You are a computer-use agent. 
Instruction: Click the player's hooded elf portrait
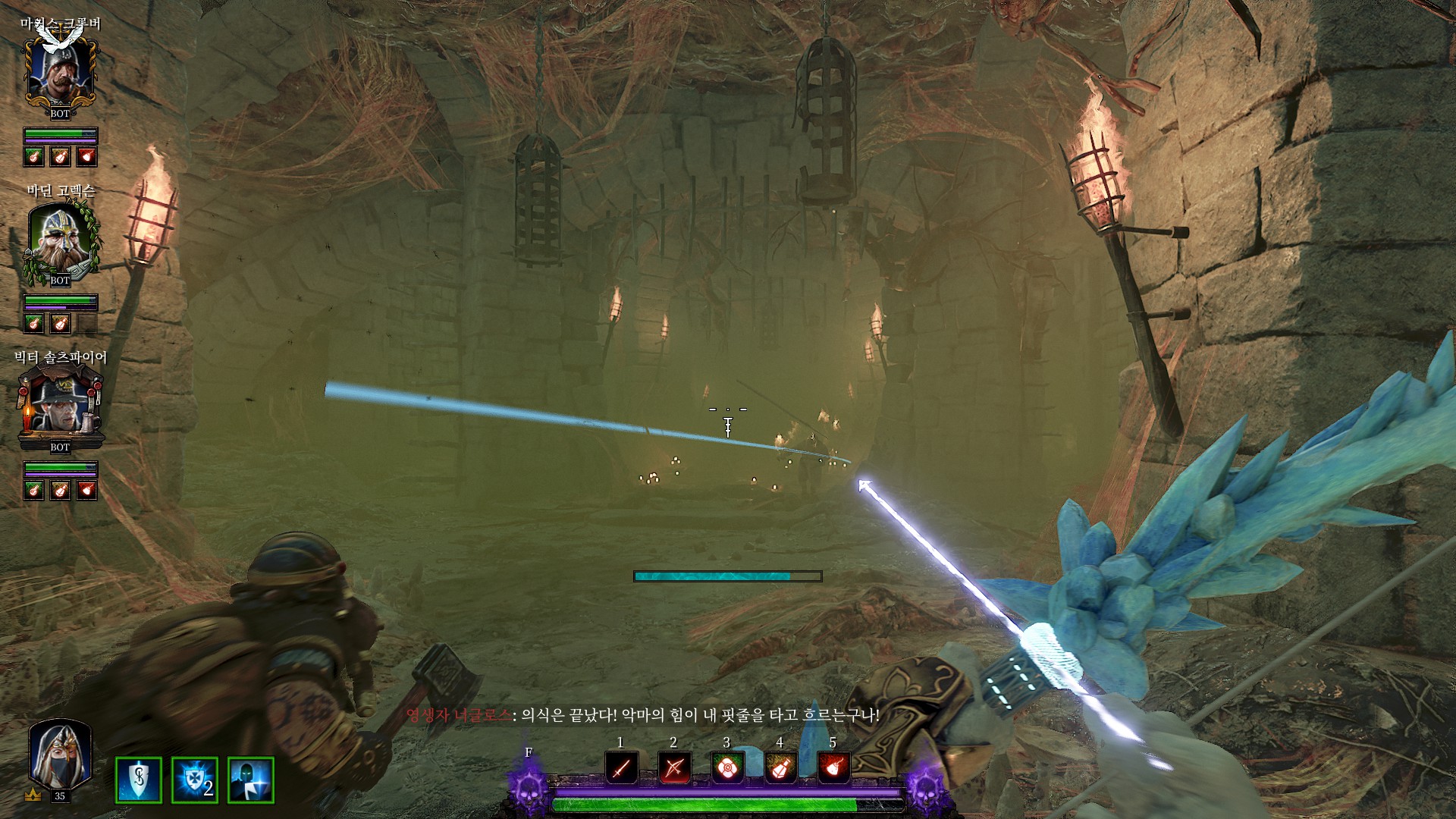coord(59,755)
